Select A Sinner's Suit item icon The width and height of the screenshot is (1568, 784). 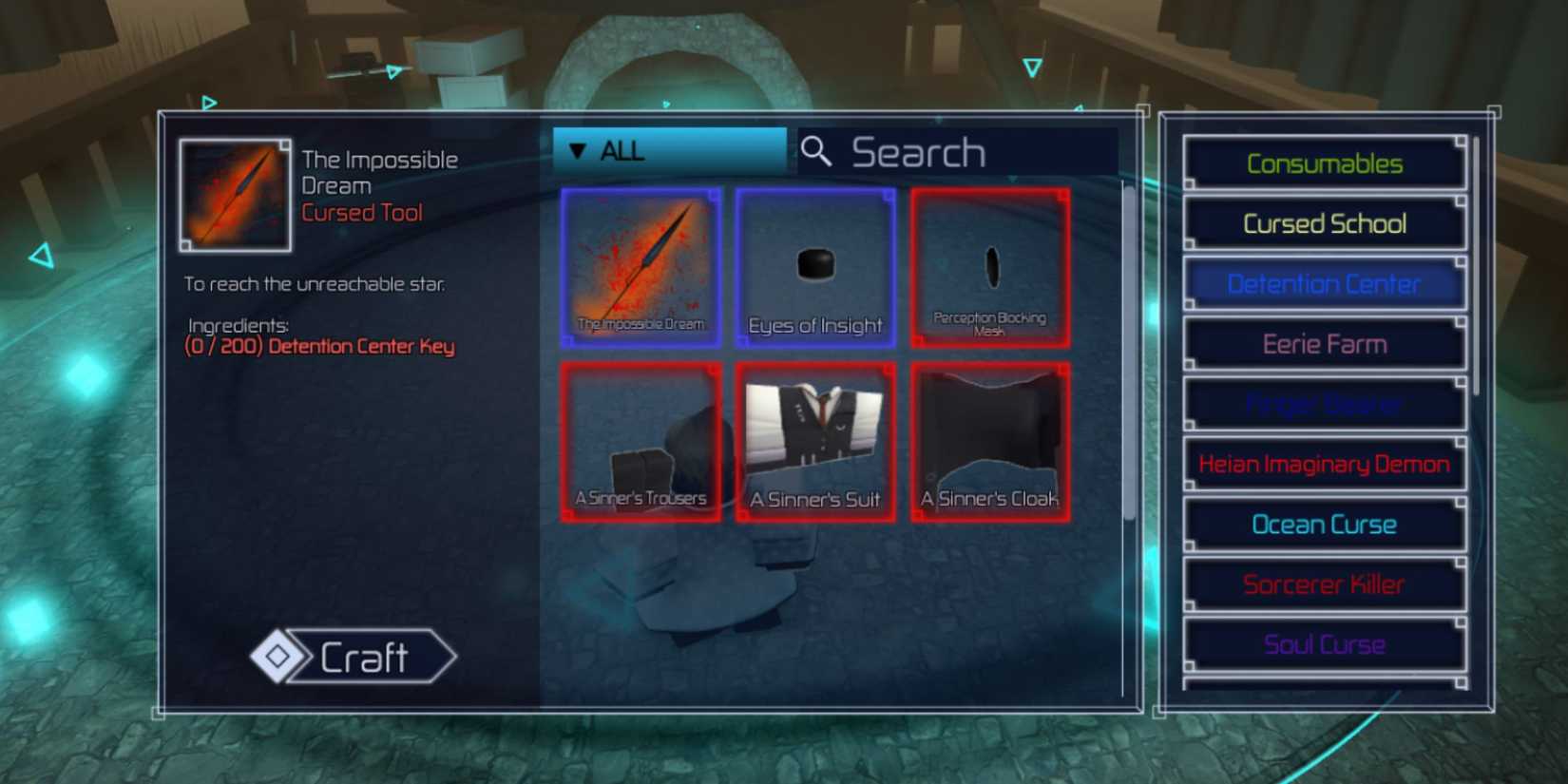click(x=815, y=440)
